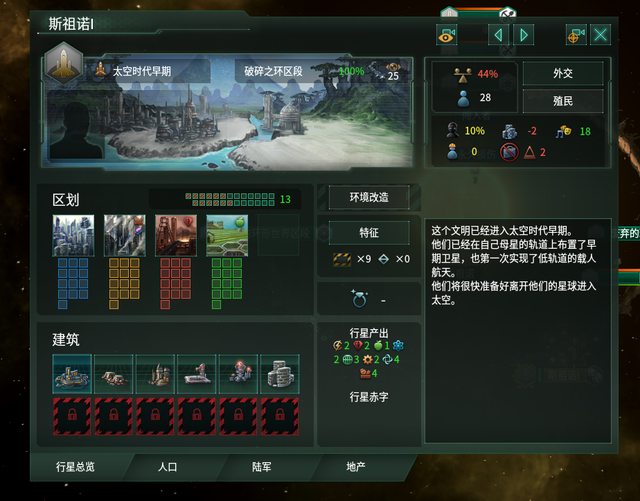Select the first building slot
Image resolution: width=640 pixels, height=501 pixels.
coord(72,372)
